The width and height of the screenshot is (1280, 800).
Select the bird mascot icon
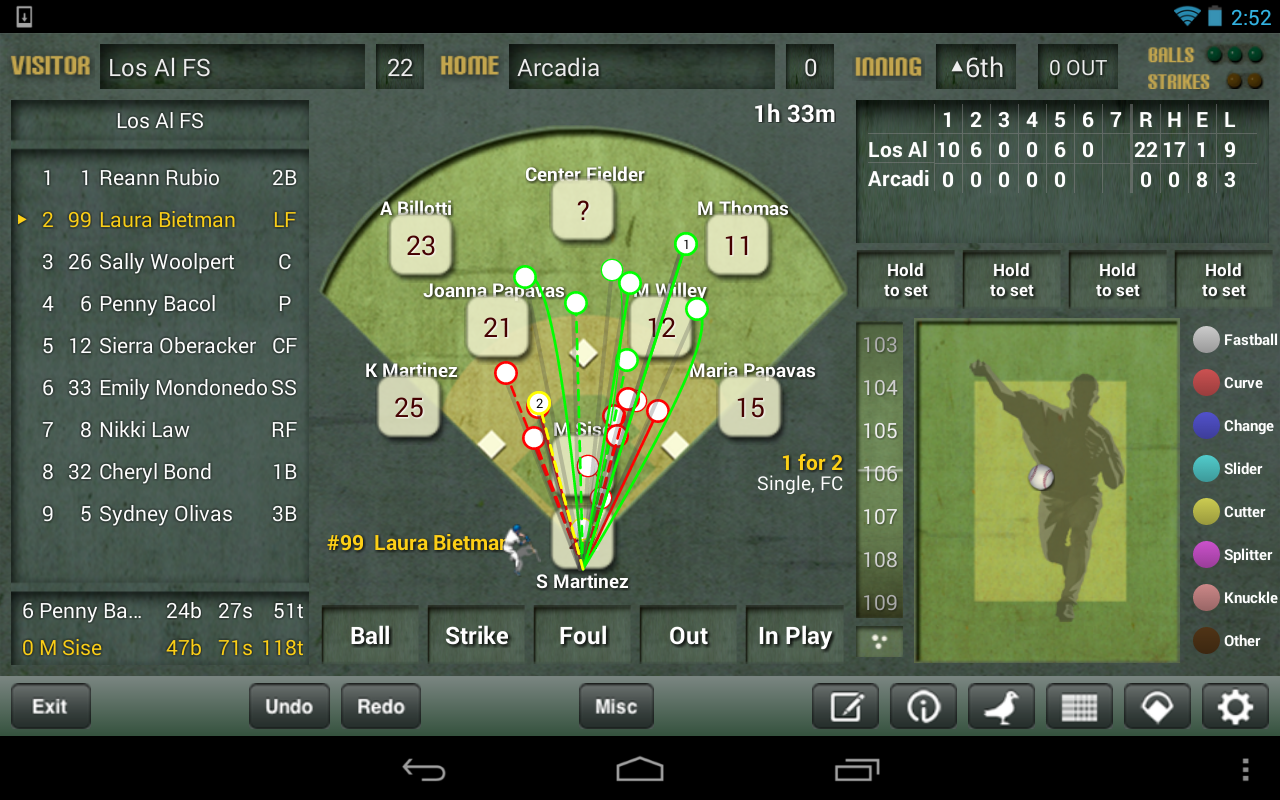click(1000, 706)
